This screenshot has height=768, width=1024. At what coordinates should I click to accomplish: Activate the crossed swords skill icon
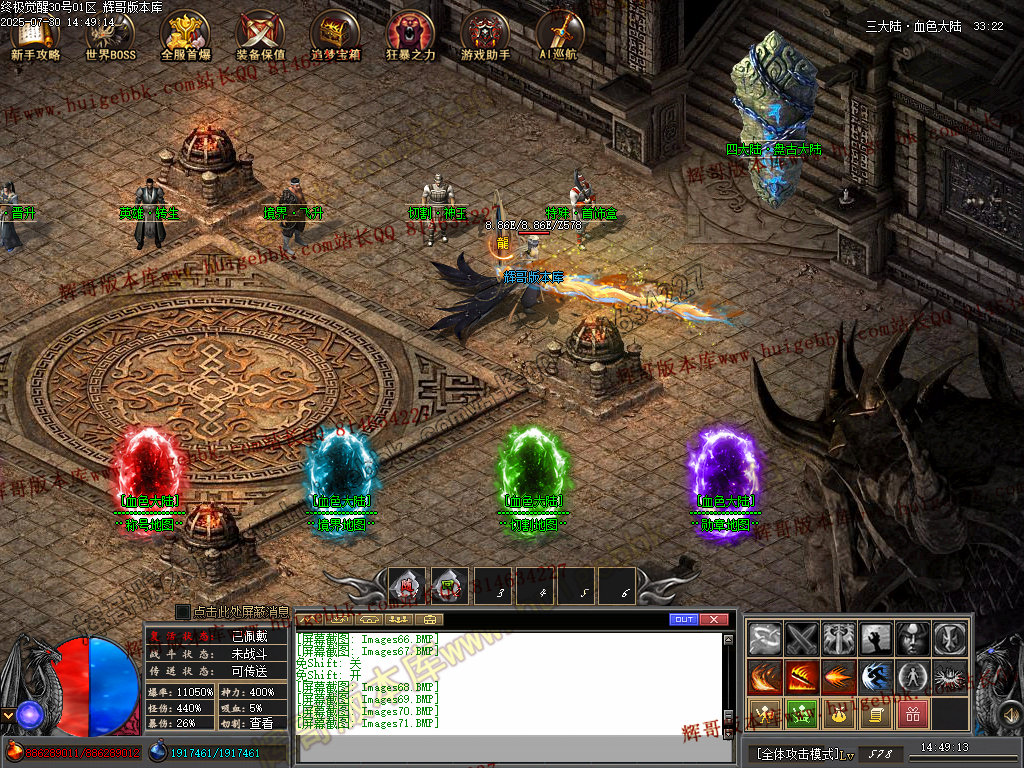802,638
